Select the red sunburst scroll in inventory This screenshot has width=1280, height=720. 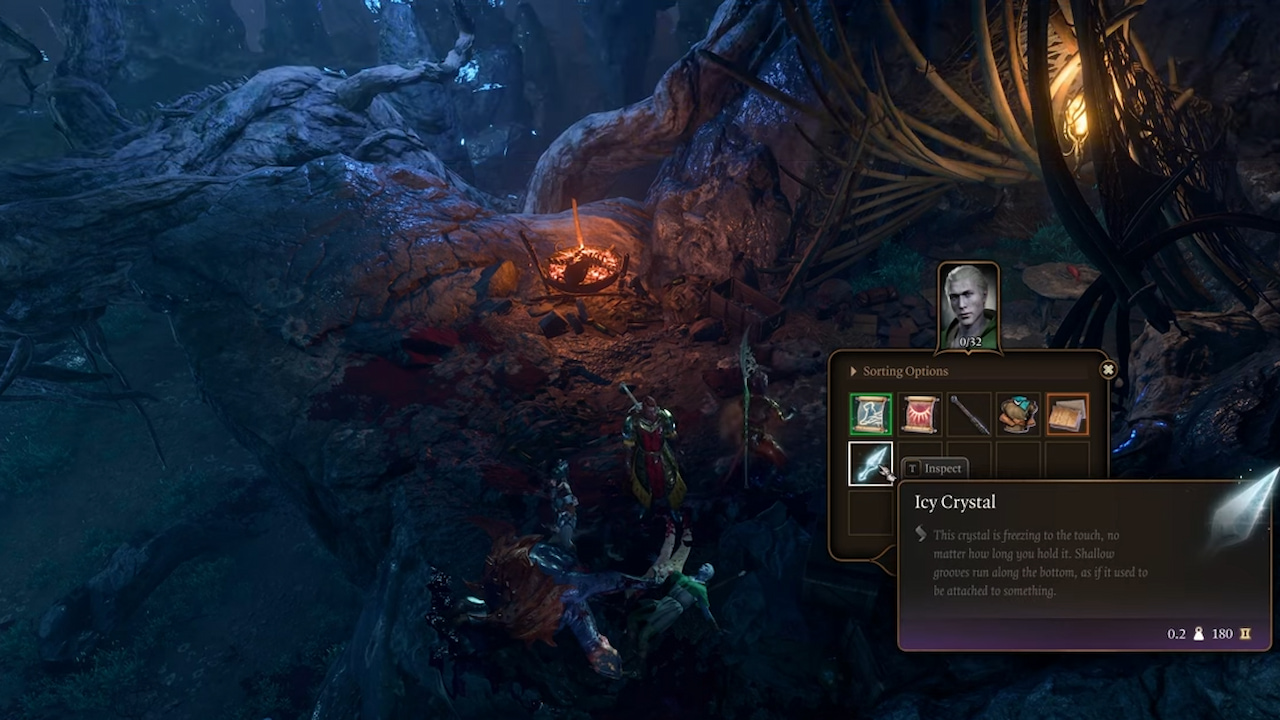pos(919,414)
